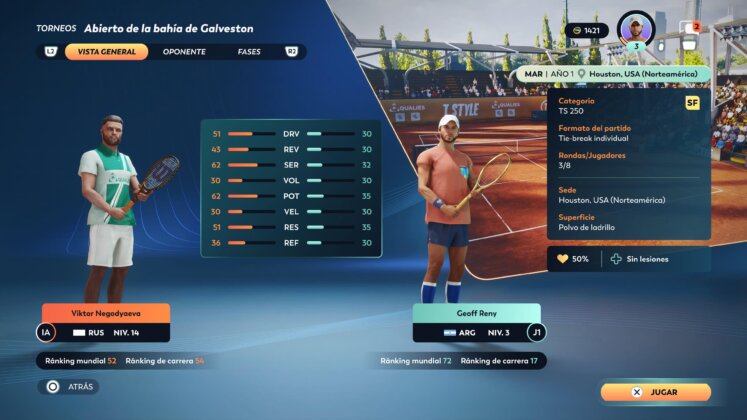Open the notifications icon with badge 2
This screenshot has width=747, height=420.
[688, 28]
